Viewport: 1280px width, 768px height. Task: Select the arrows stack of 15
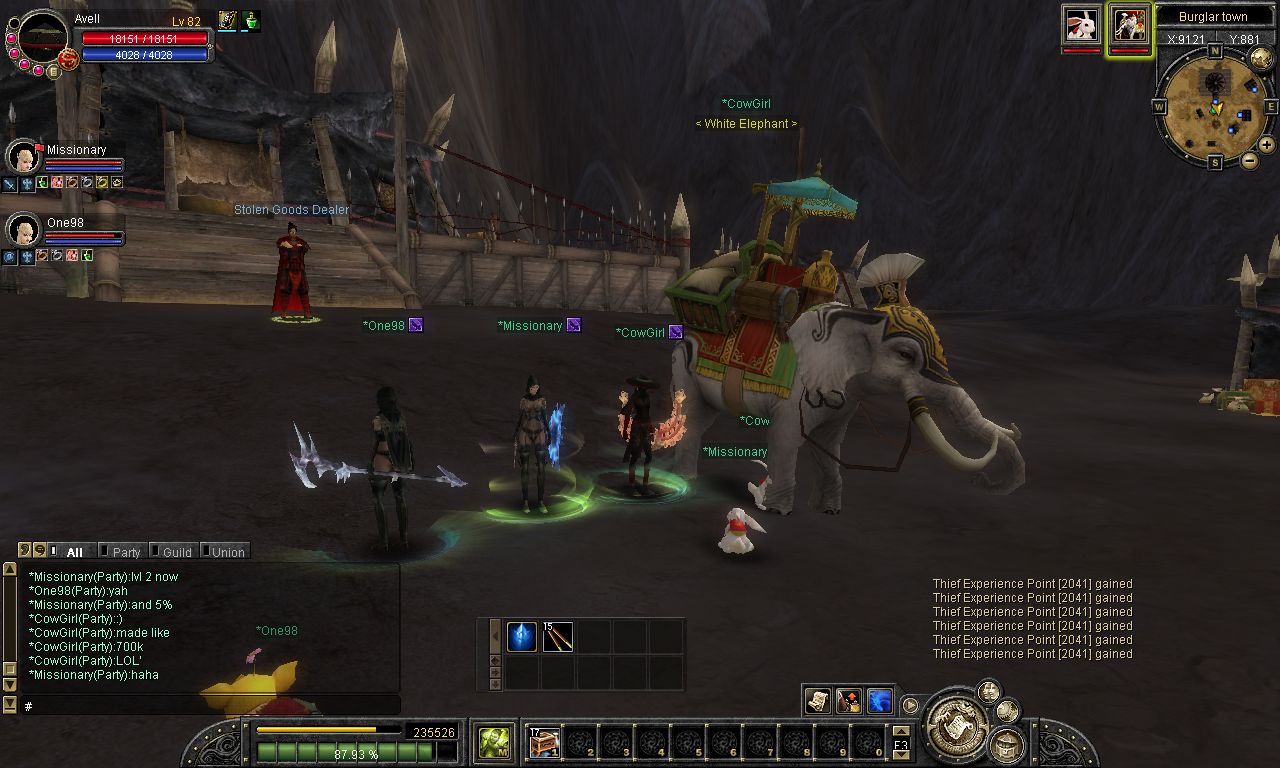tap(558, 637)
